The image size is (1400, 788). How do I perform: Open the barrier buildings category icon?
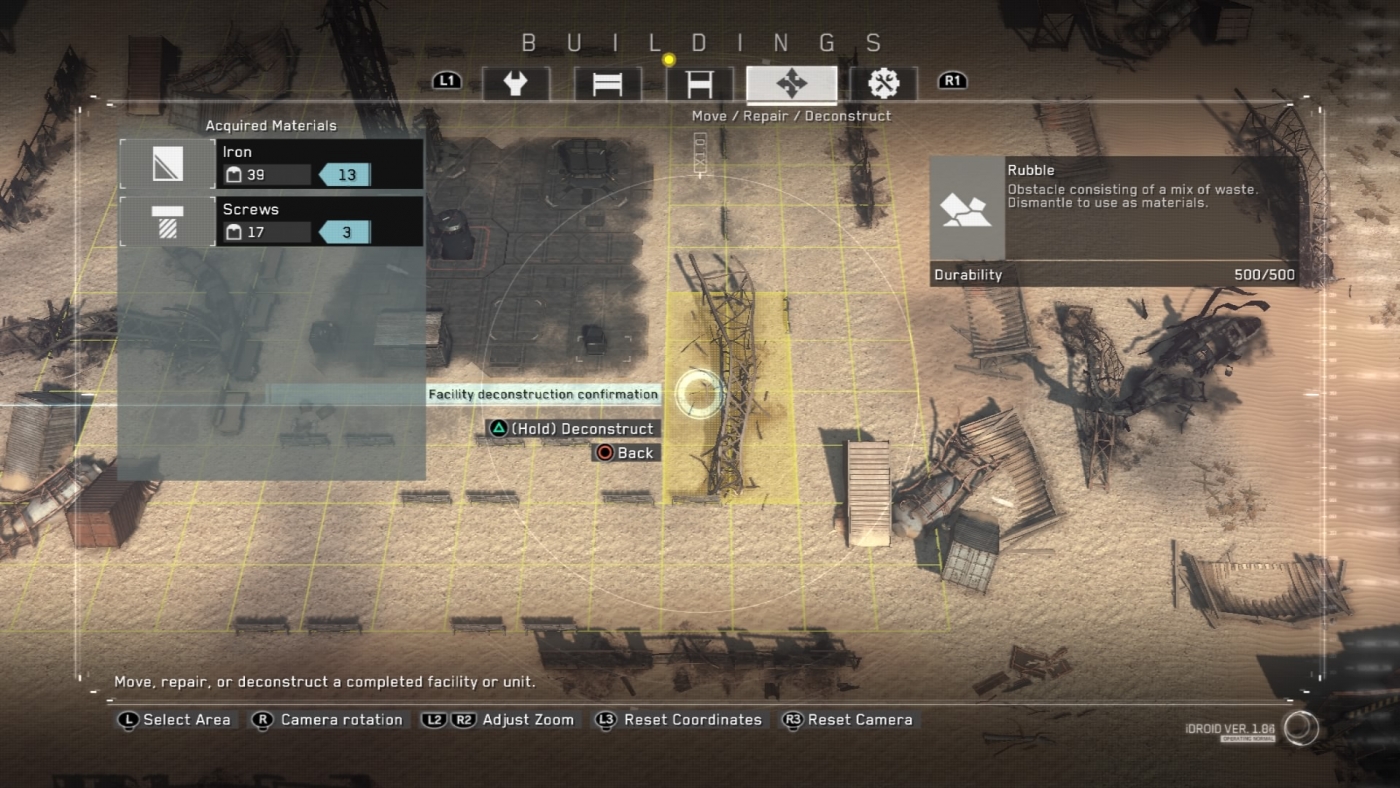point(607,84)
